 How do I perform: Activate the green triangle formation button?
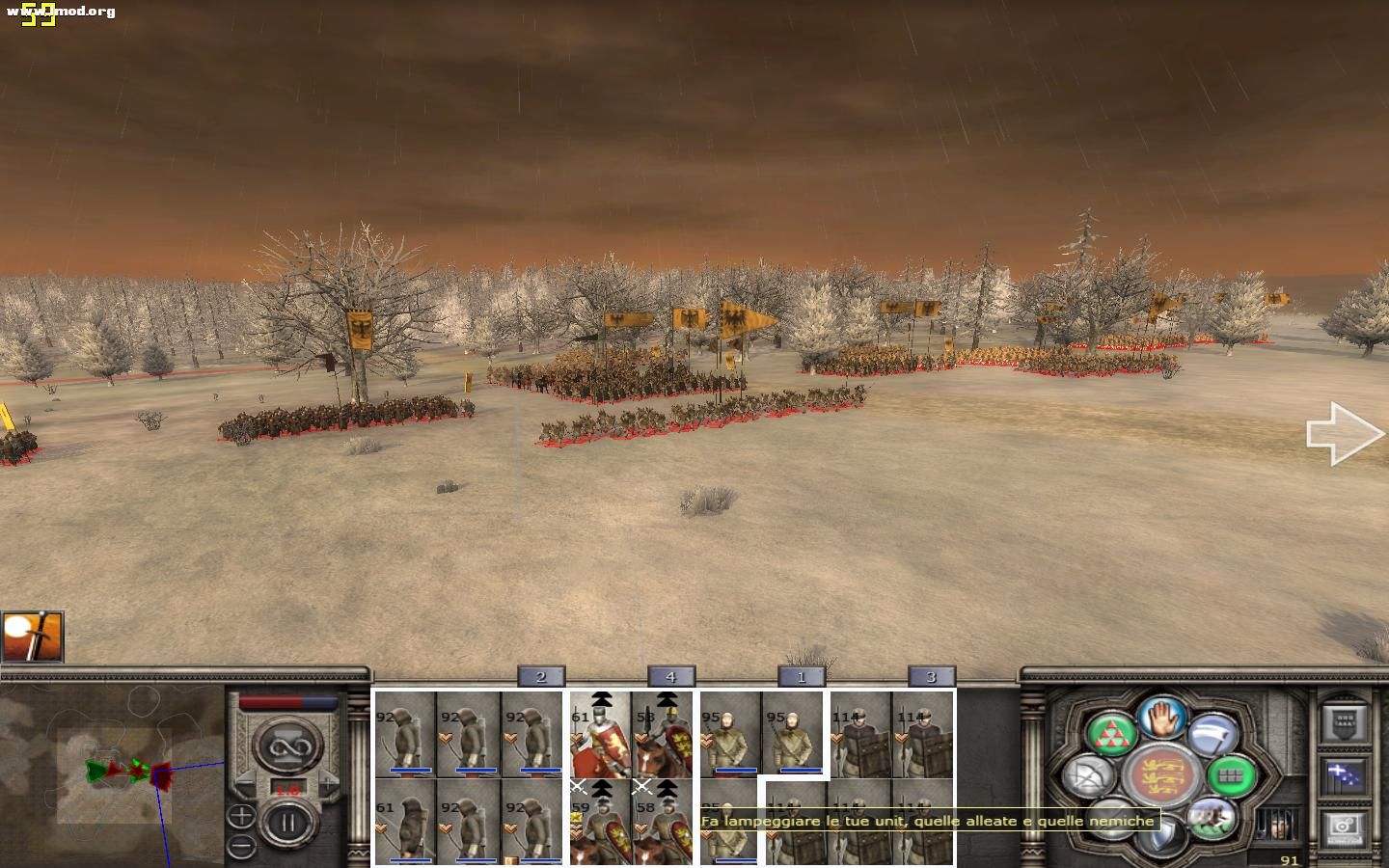1110,733
